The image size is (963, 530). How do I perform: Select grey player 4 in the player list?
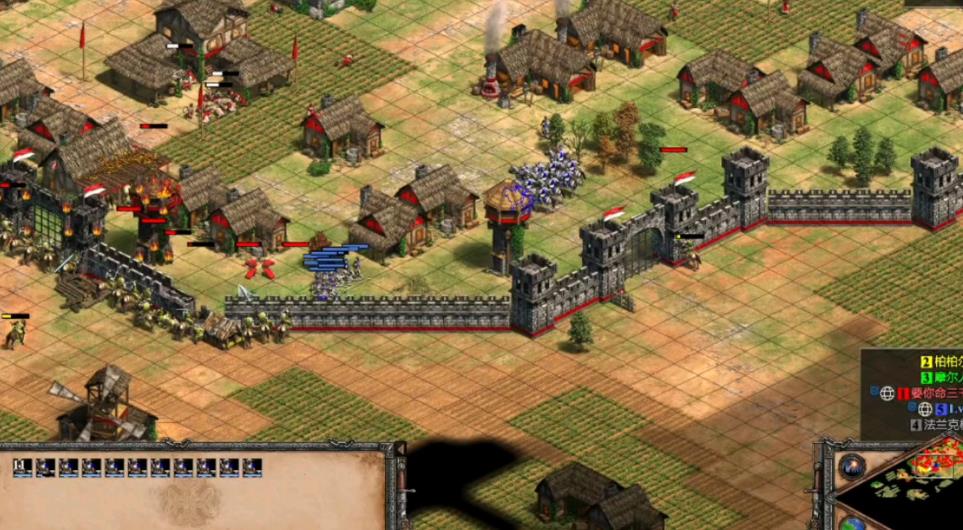(x=935, y=424)
